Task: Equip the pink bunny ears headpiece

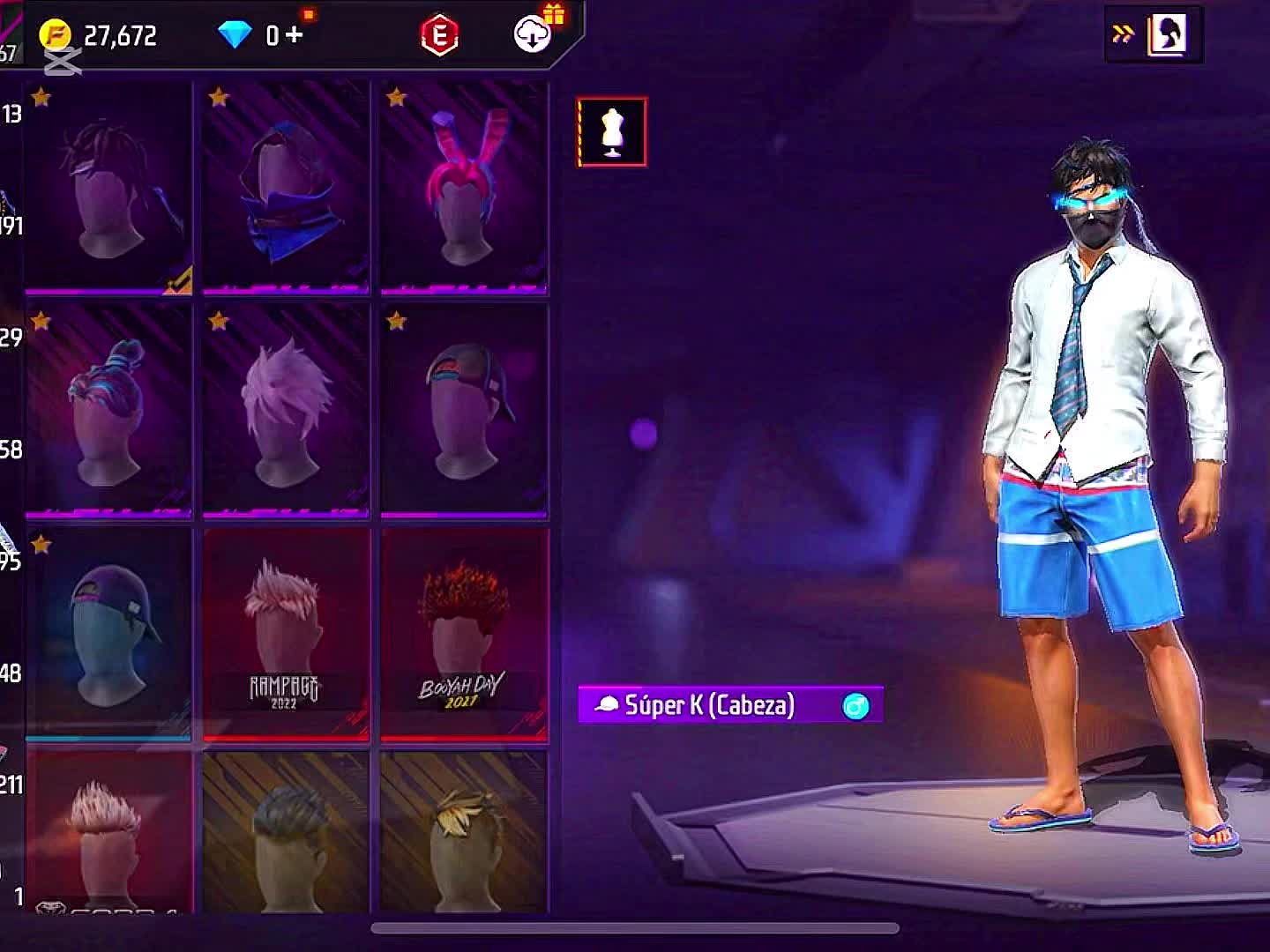Action: coord(464,187)
